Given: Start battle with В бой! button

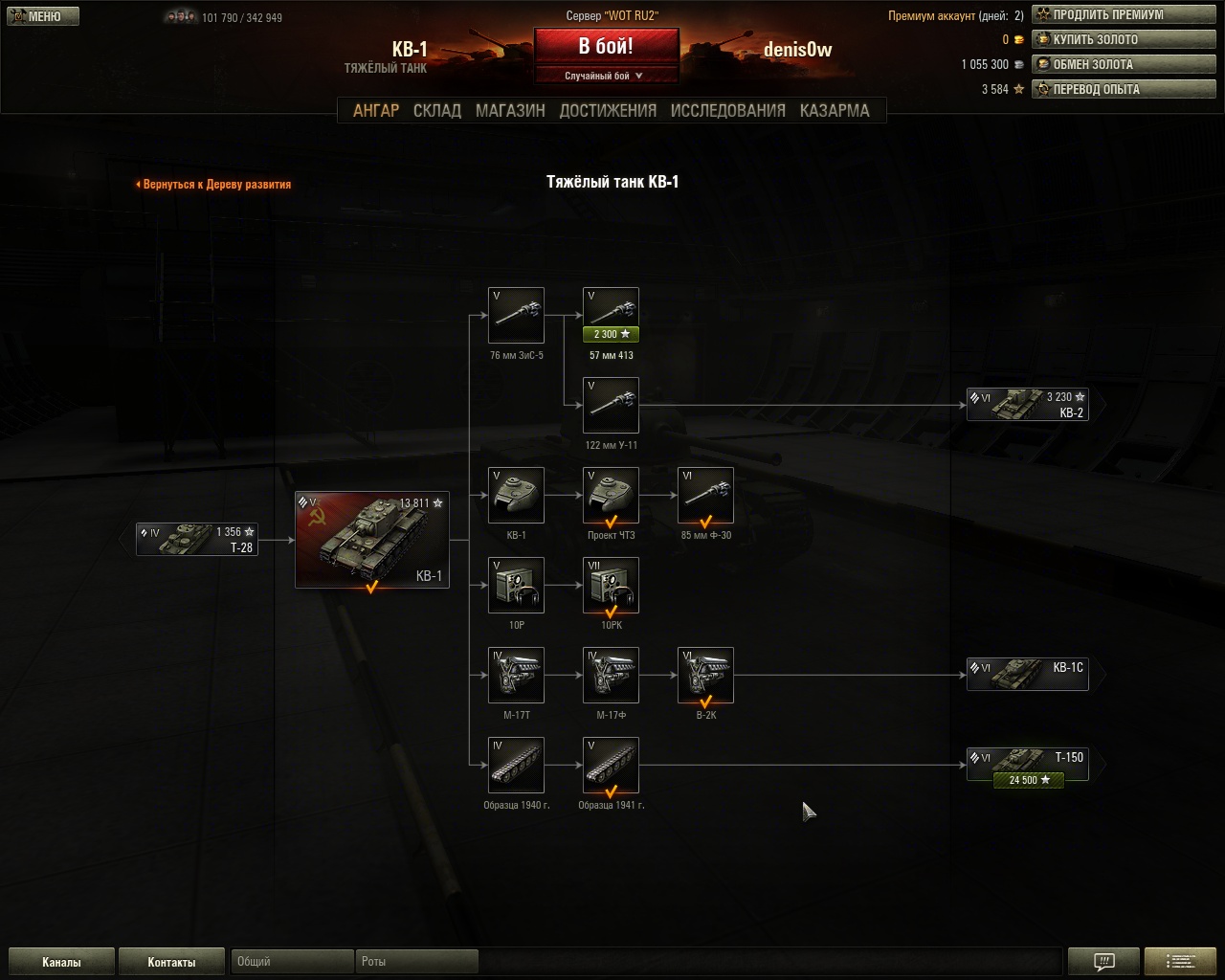Looking at the screenshot, I should point(605,47).
